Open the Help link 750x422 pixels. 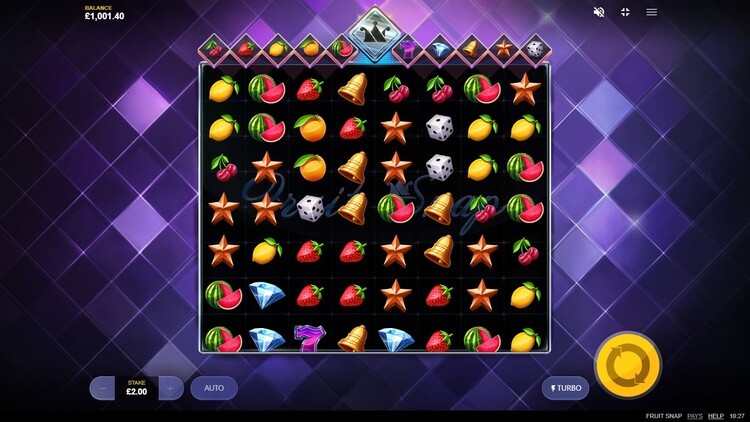click(716, 415)
